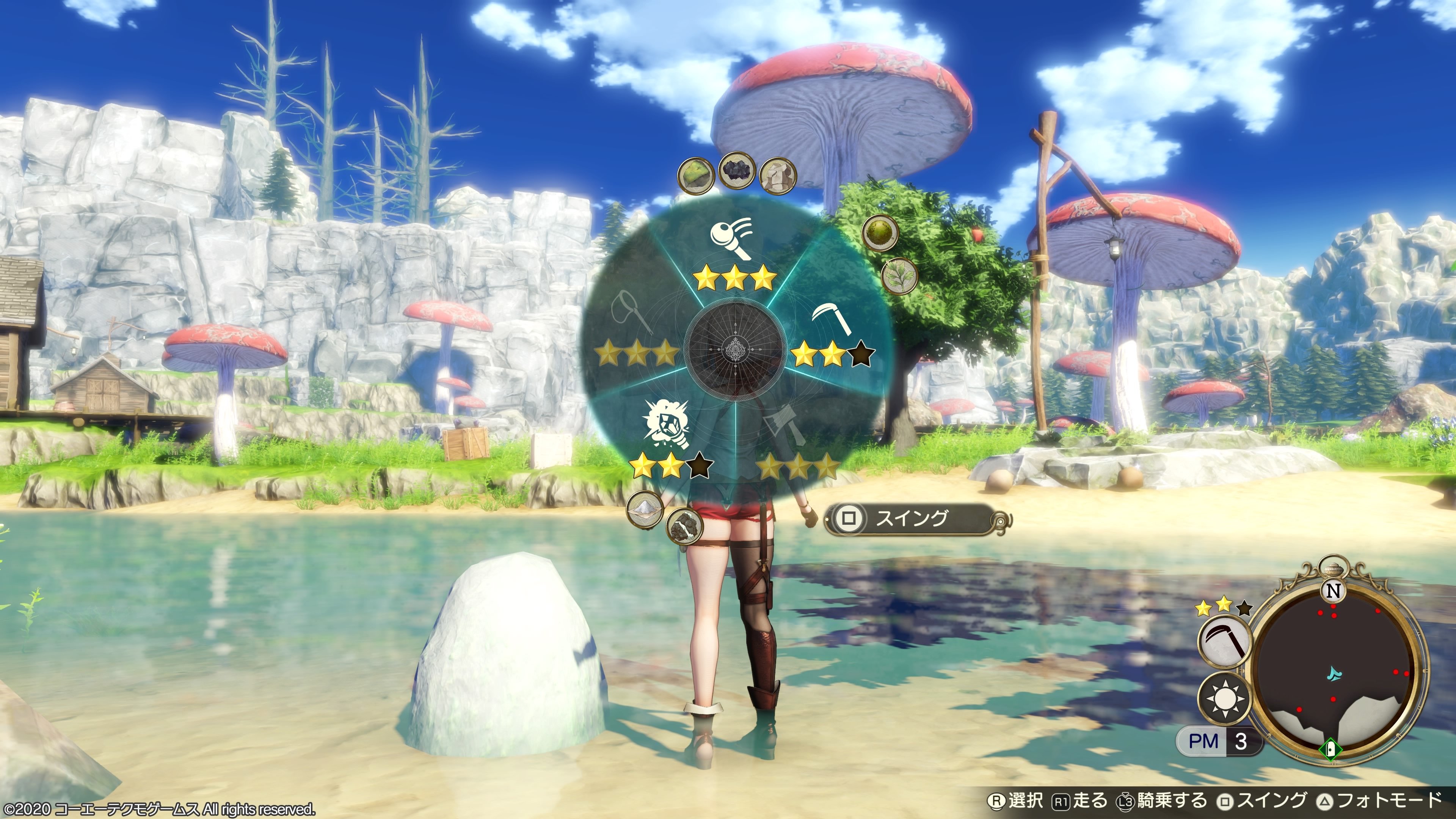Viewport: 1456px width, 819px height.
Task: Choose the sickle gathering tool segment
Action: 831,325
